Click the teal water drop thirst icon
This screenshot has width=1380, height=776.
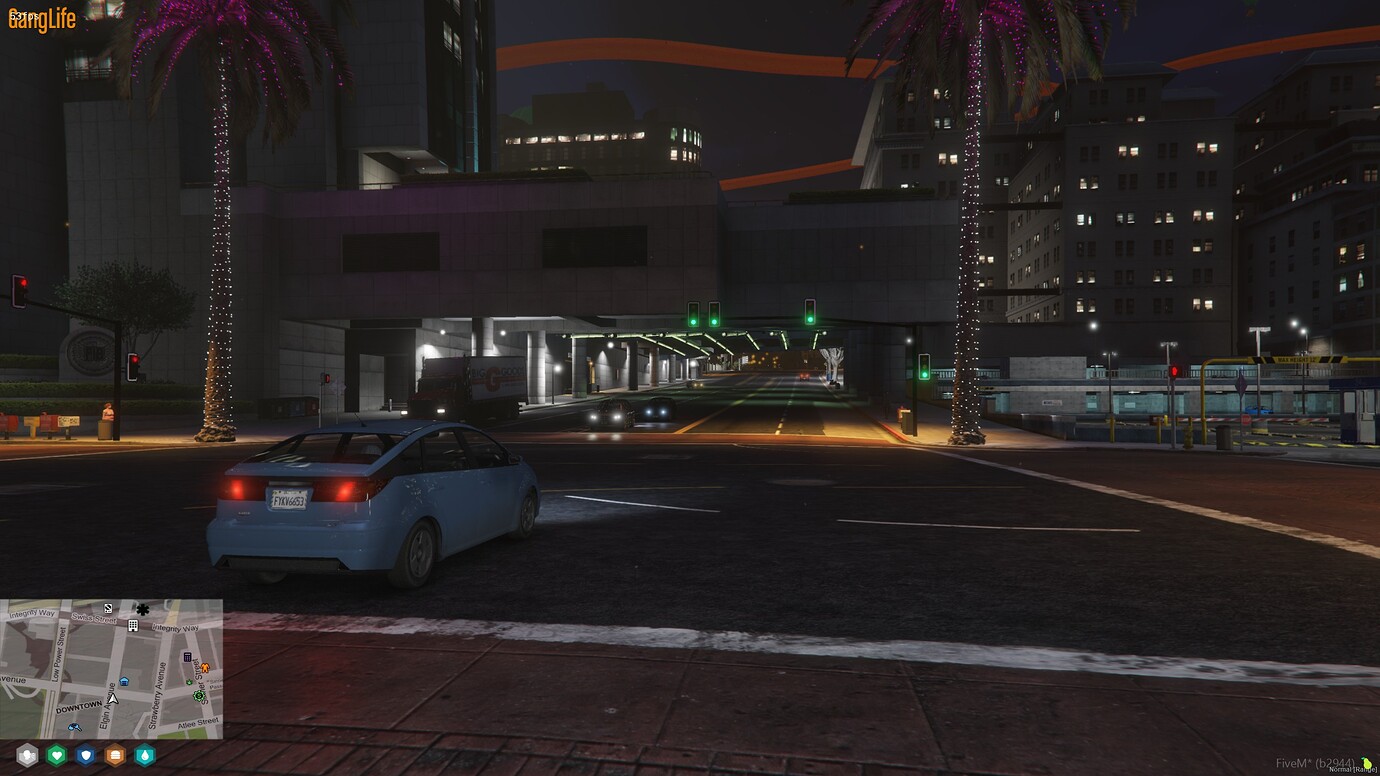coord(144,755)
